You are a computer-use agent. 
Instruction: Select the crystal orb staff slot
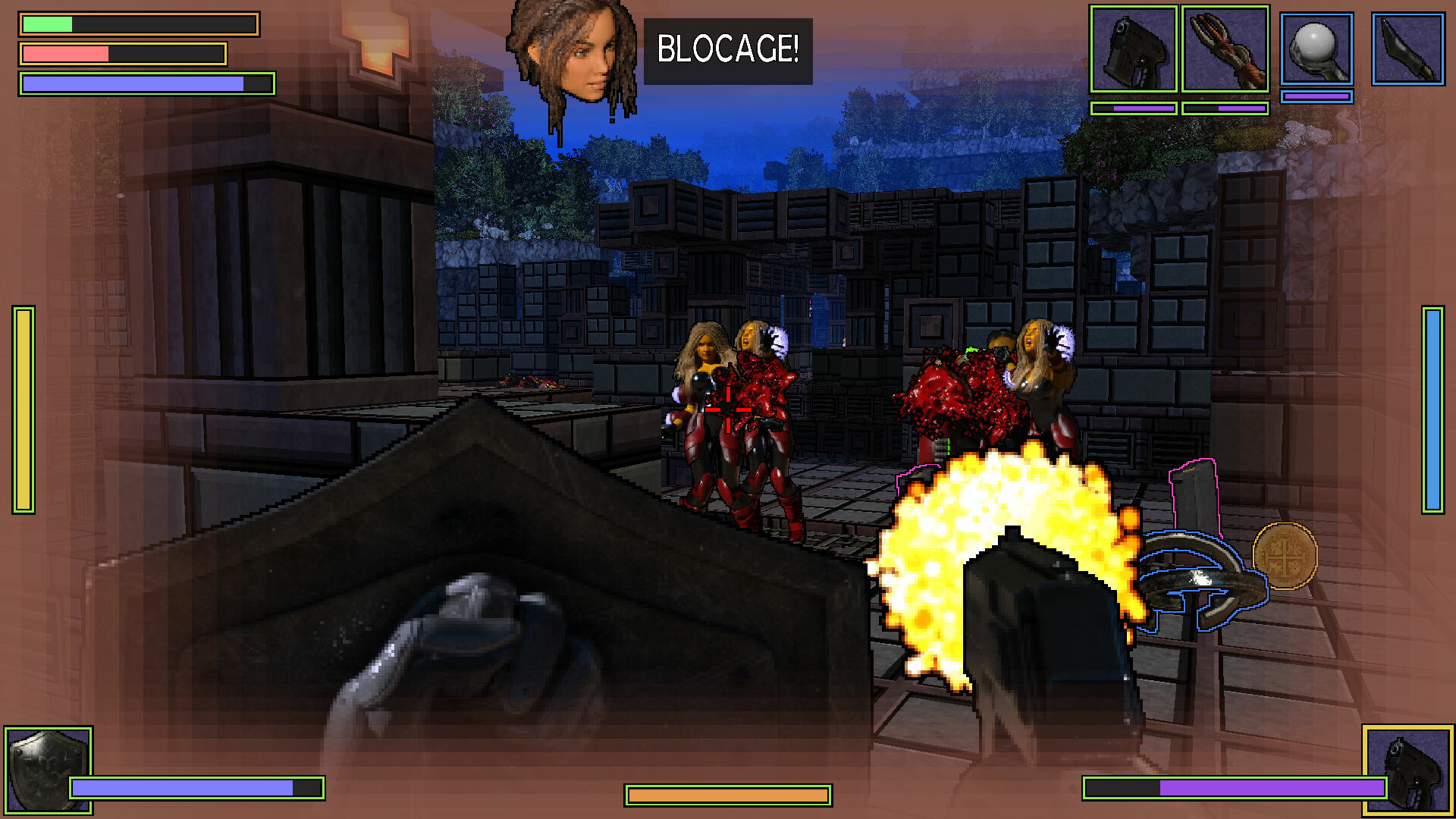pyautogui.click(x=1317, y=49)
